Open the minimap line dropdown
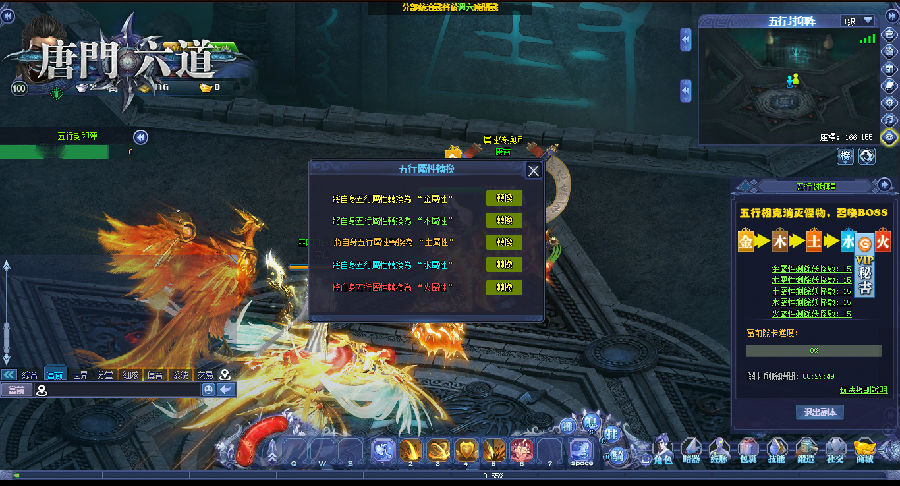This screenshot has width=900, height=486. pyautogui.click(x=858, y=20)
